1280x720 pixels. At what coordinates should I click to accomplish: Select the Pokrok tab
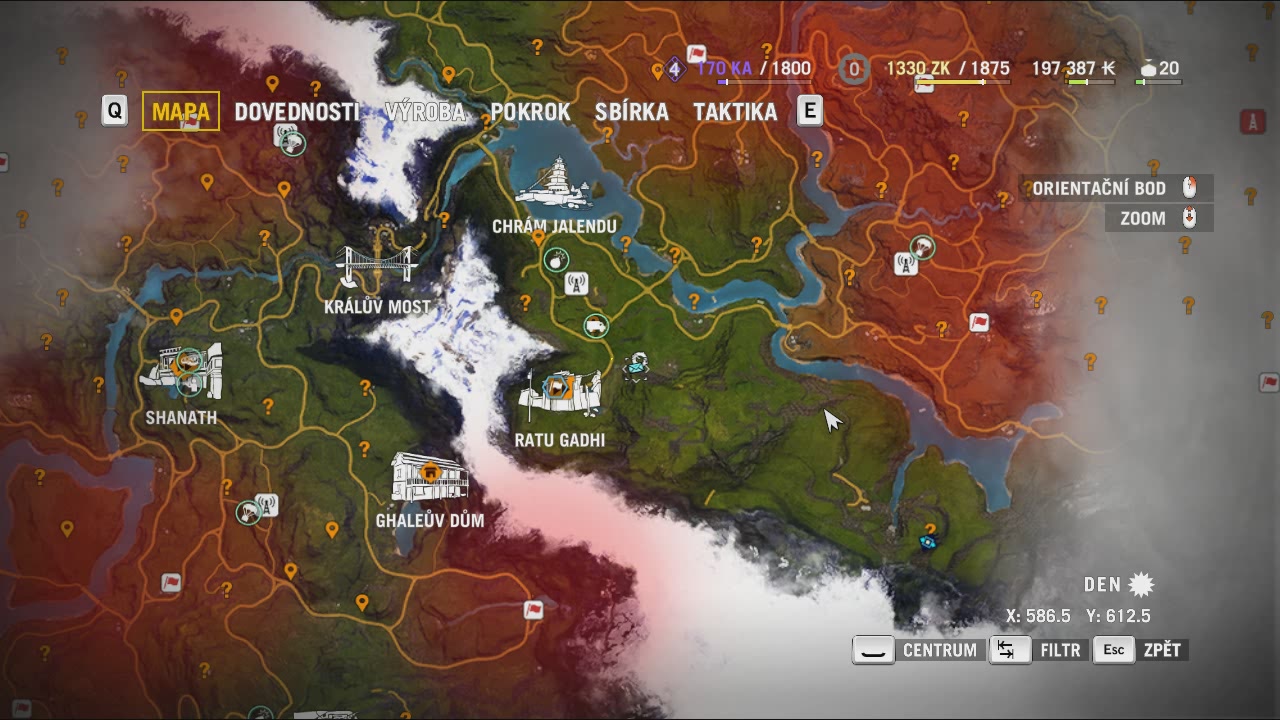tap(530, 112)
